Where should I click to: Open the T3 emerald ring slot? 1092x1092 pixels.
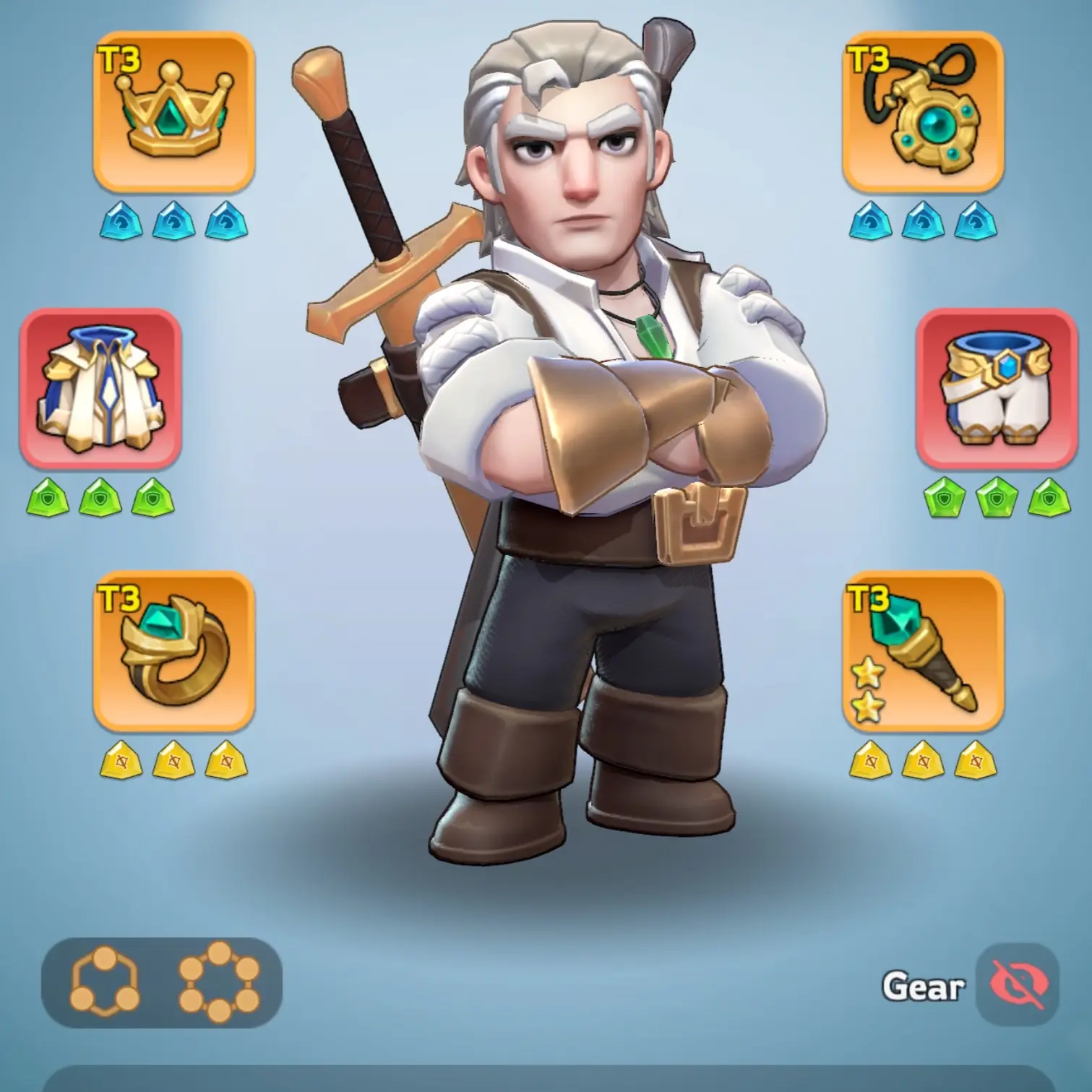(x=173, y=650)
